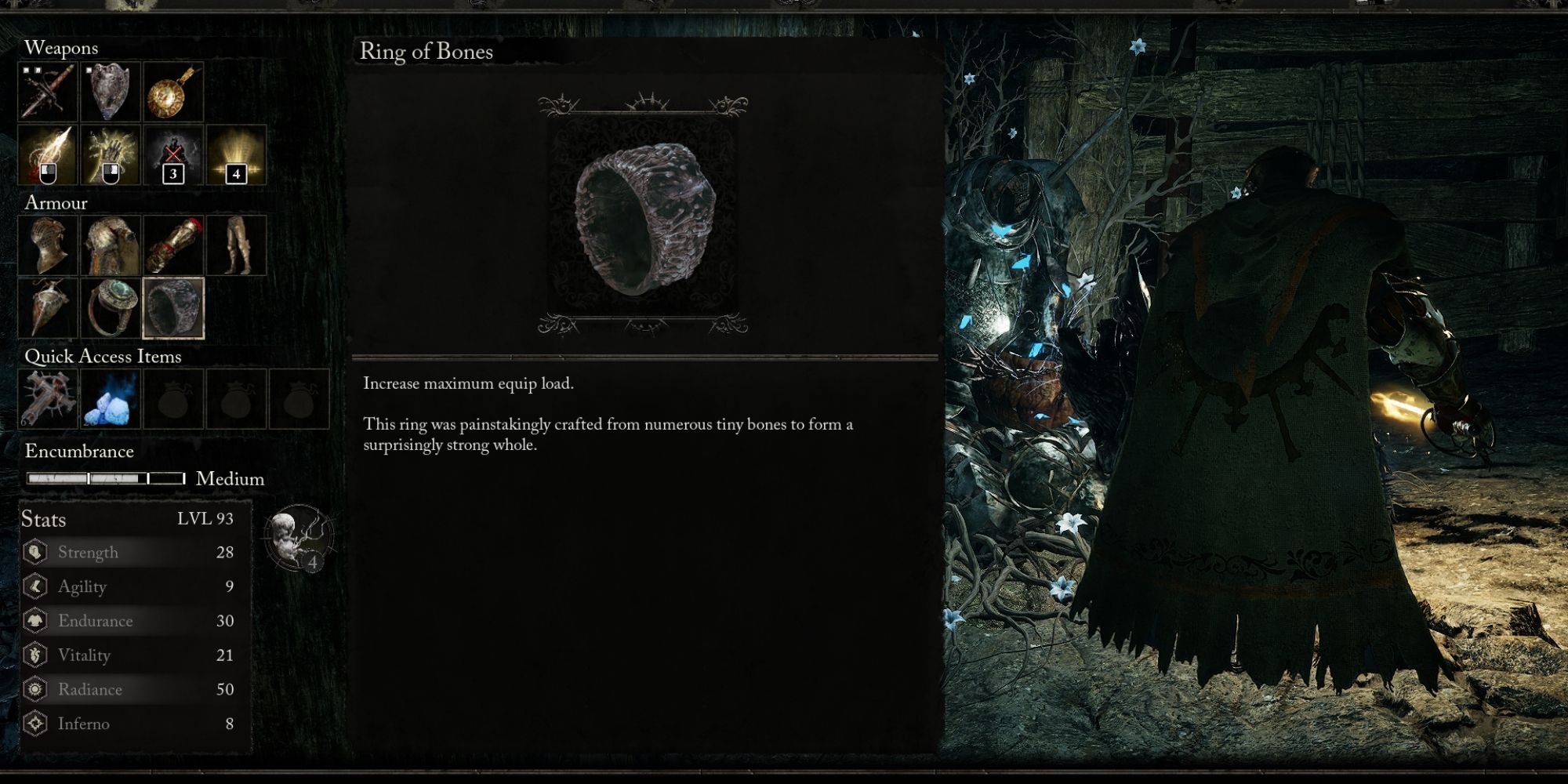
Task: Select the golden light spell bound to 4
Action: pos(235,155)
